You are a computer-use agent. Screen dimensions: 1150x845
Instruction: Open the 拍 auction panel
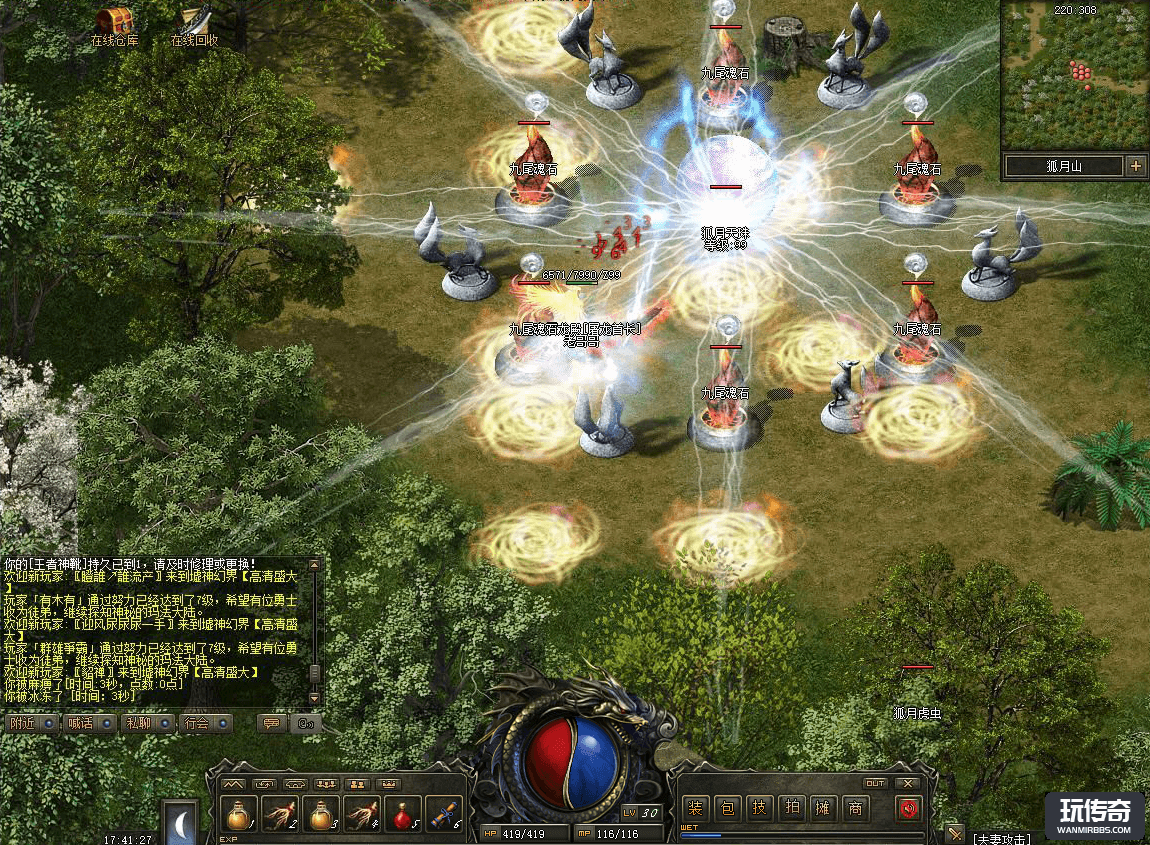[x=791, y=808]
